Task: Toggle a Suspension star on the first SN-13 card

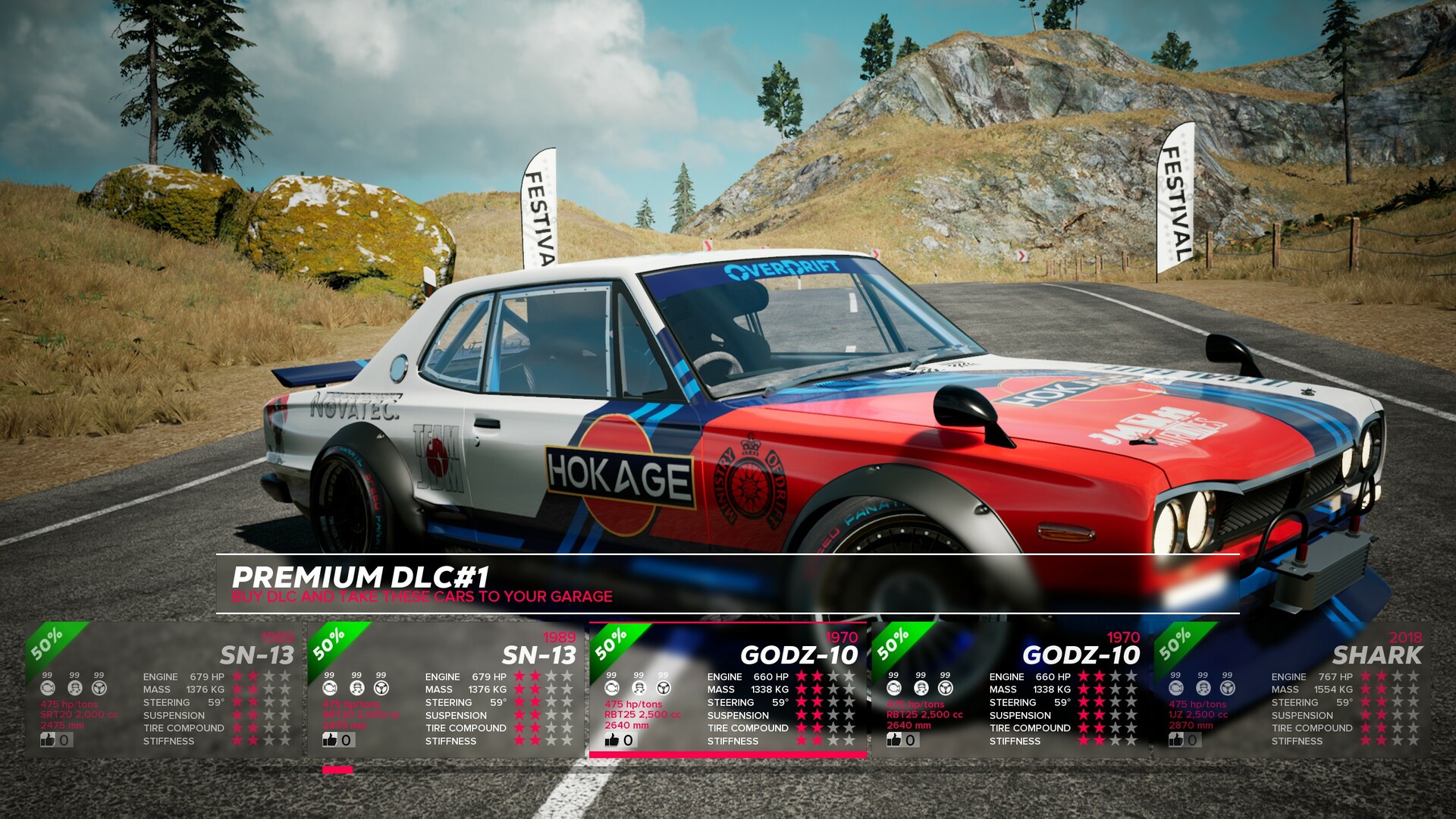Action: [238, 716]
